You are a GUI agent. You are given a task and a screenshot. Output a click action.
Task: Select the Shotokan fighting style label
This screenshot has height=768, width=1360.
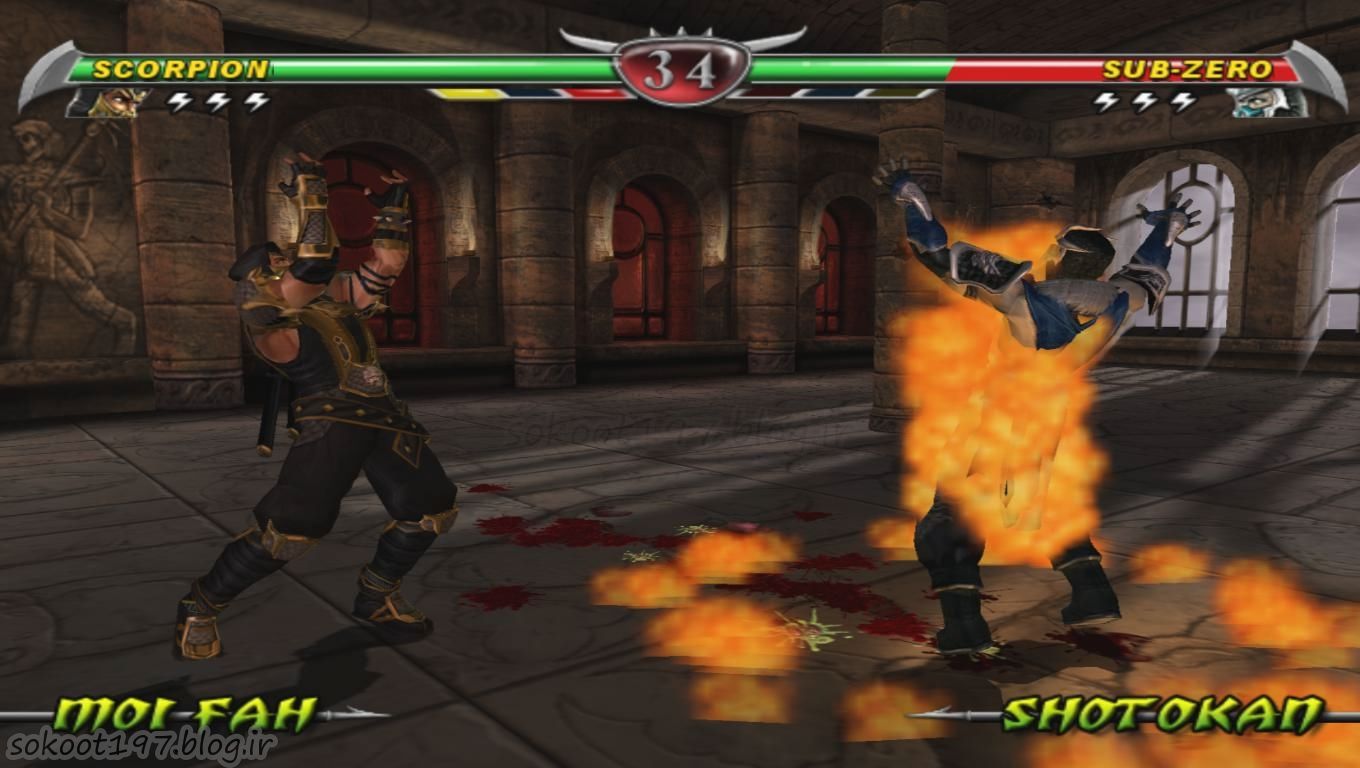click(1162, 714)
